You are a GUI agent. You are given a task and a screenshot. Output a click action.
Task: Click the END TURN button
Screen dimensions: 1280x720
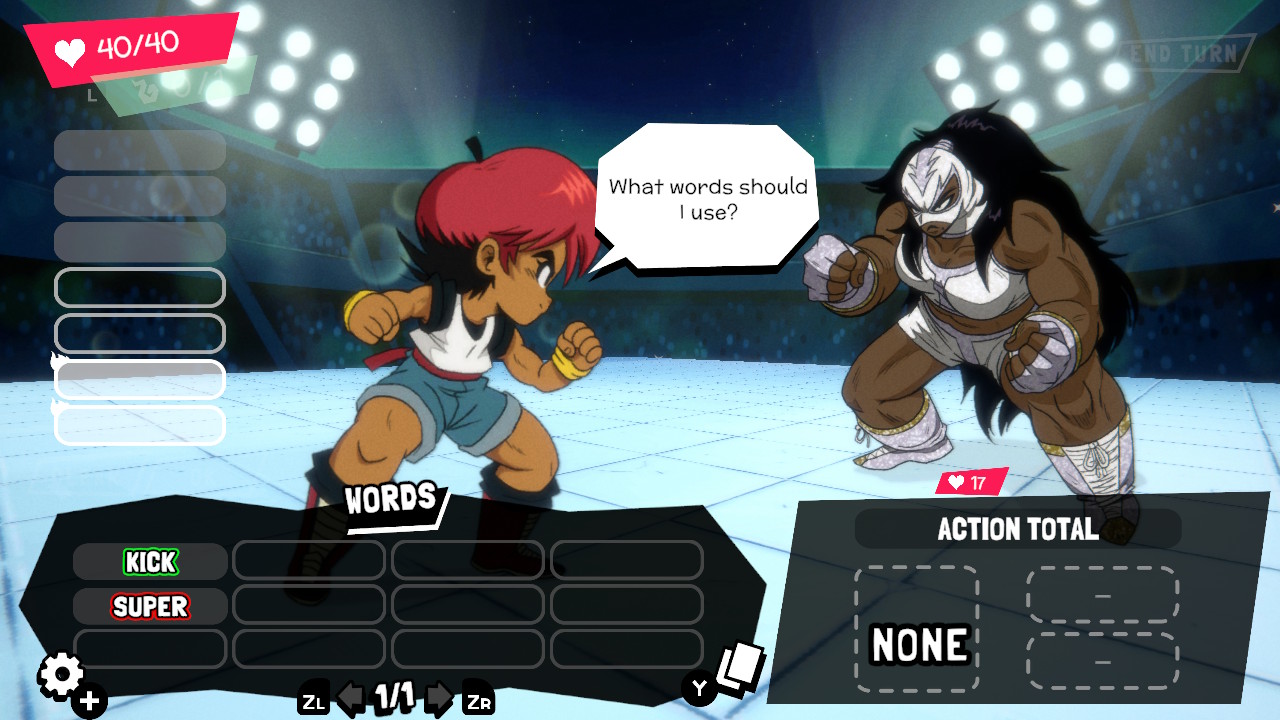tap(1187, 54)
